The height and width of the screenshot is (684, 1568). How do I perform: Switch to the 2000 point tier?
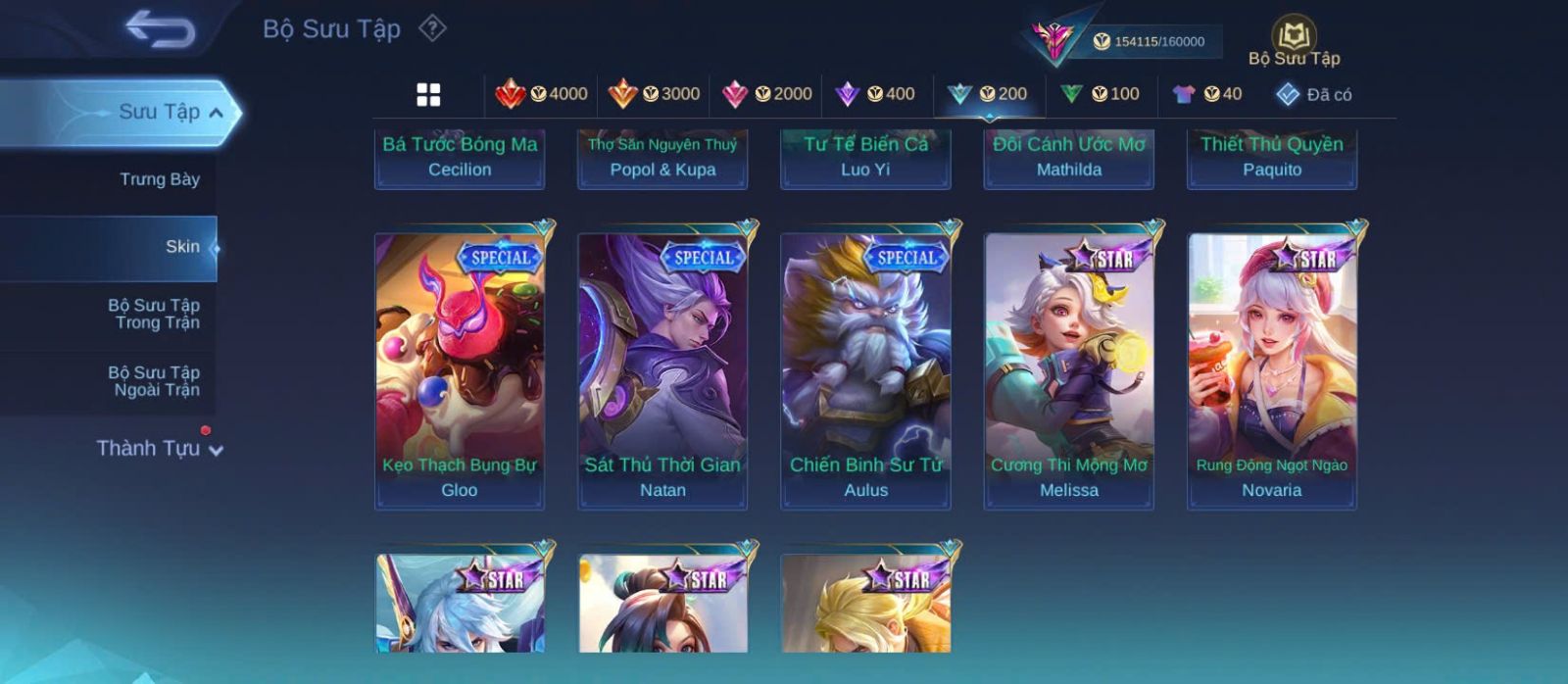766,94
